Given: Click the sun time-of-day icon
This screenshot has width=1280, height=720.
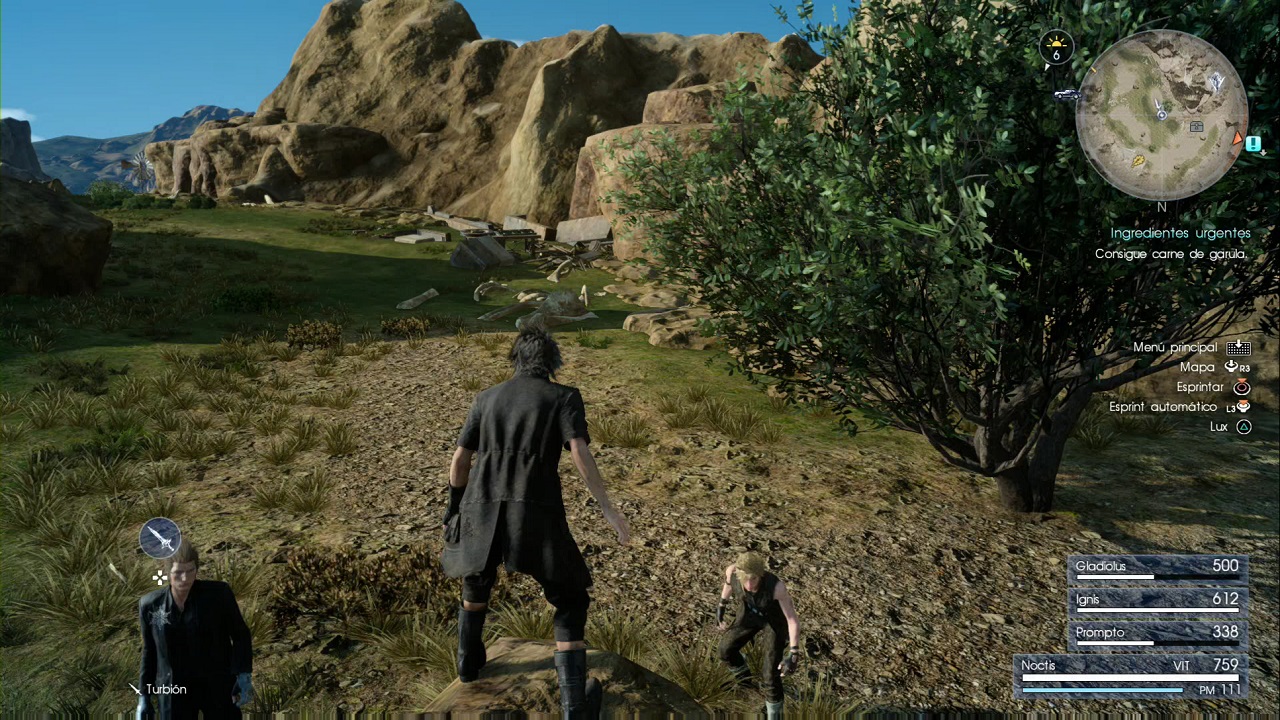Looking at the screenshot, I should click(1055, 47).
